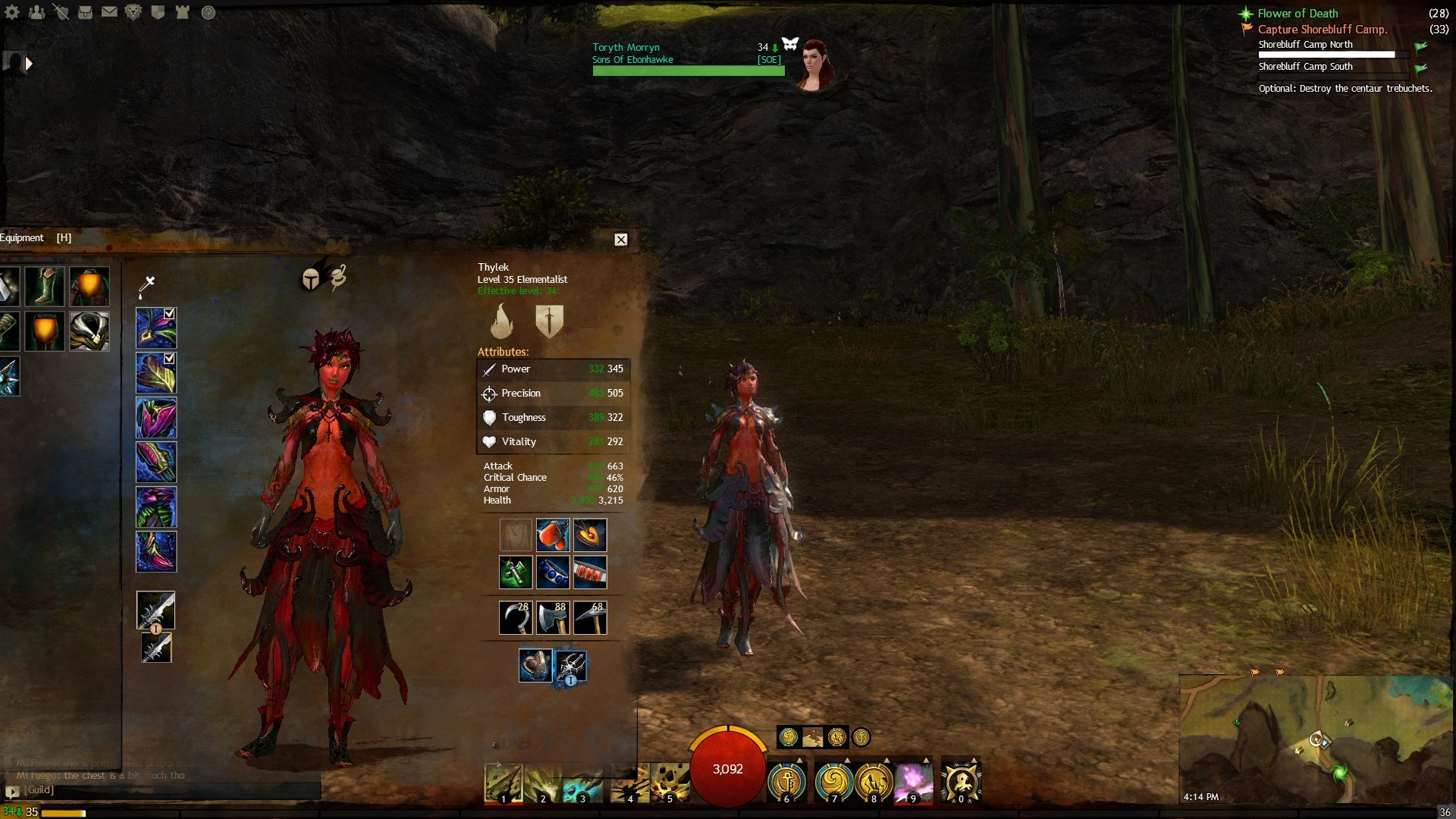Open the contacts and party panel
1456x819 pixels.
point(36,12)
